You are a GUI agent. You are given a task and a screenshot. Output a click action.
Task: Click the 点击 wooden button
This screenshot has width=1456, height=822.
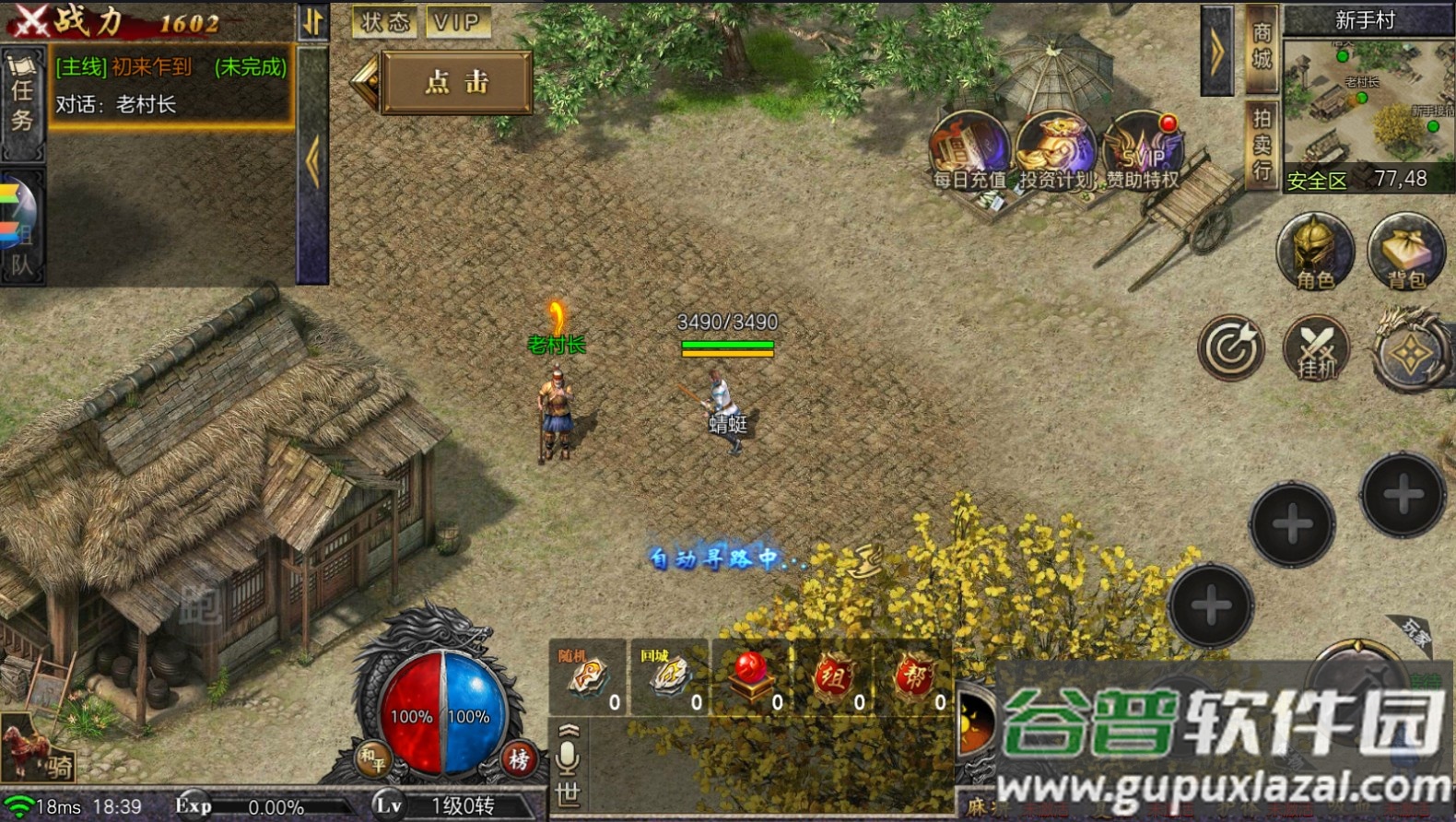[457, 82]
